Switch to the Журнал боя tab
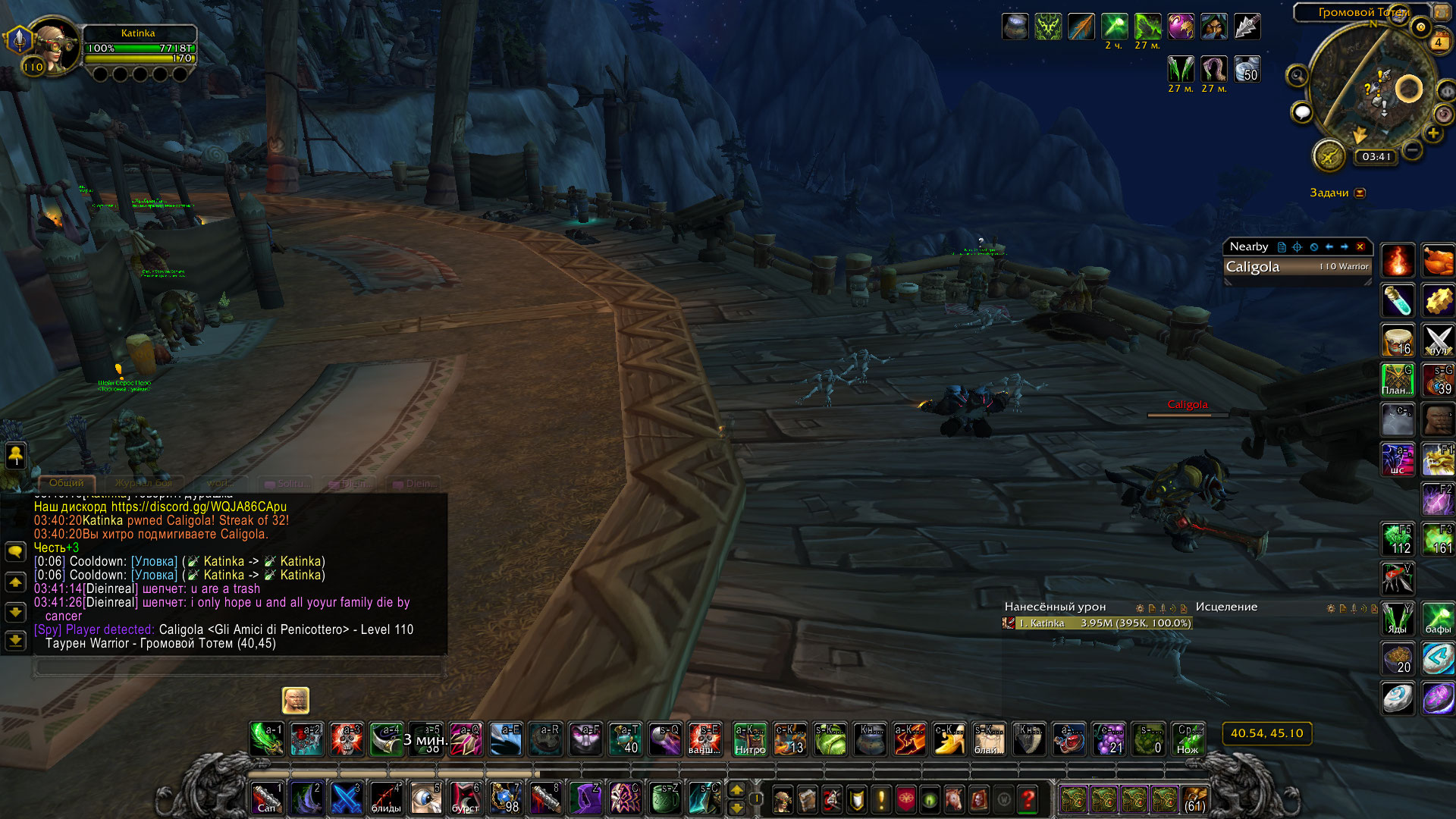Viewport: 1456px width, 819px height. (143, 483)
